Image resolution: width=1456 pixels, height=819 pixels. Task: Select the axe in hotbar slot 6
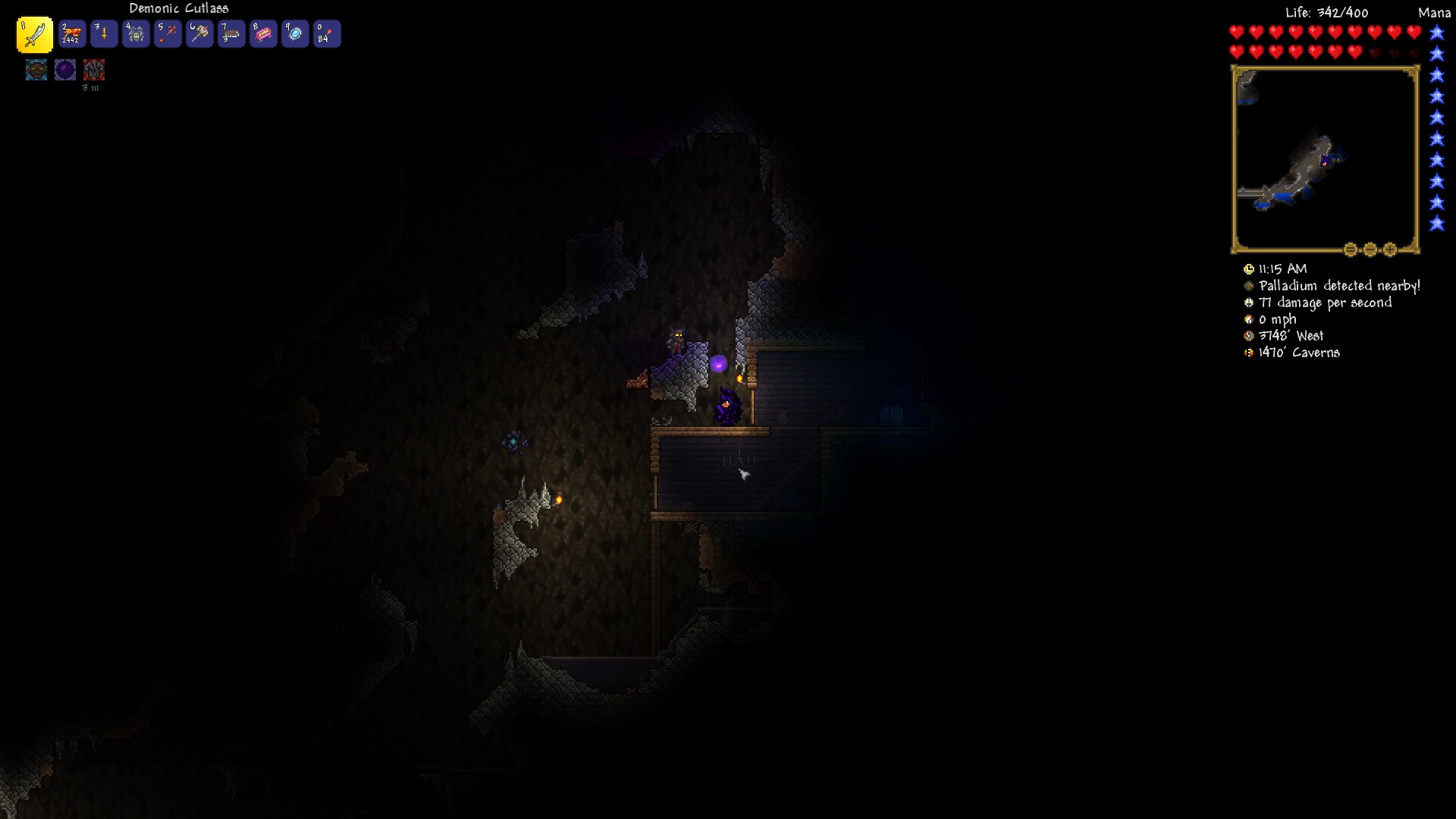[x=200, y=33]
